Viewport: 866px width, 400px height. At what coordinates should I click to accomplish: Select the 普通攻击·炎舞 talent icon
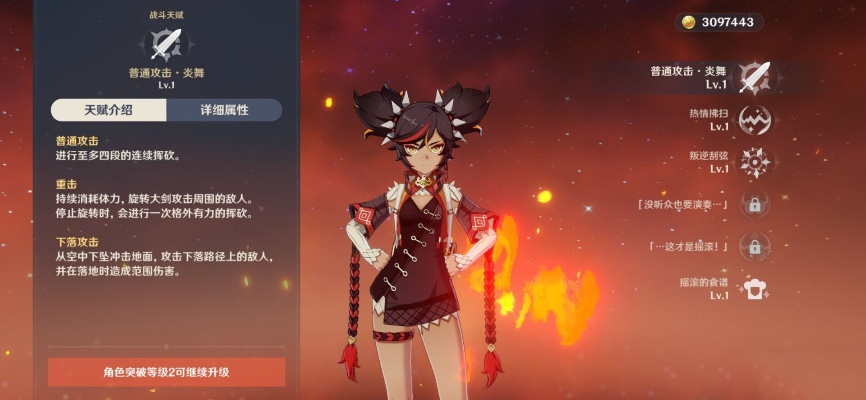754,76
